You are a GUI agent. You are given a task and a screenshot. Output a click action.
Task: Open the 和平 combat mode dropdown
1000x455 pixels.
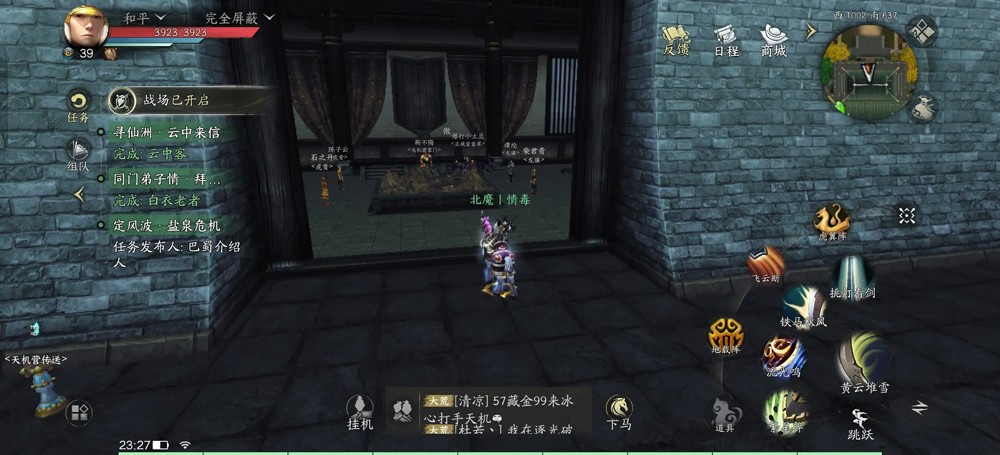144,18
